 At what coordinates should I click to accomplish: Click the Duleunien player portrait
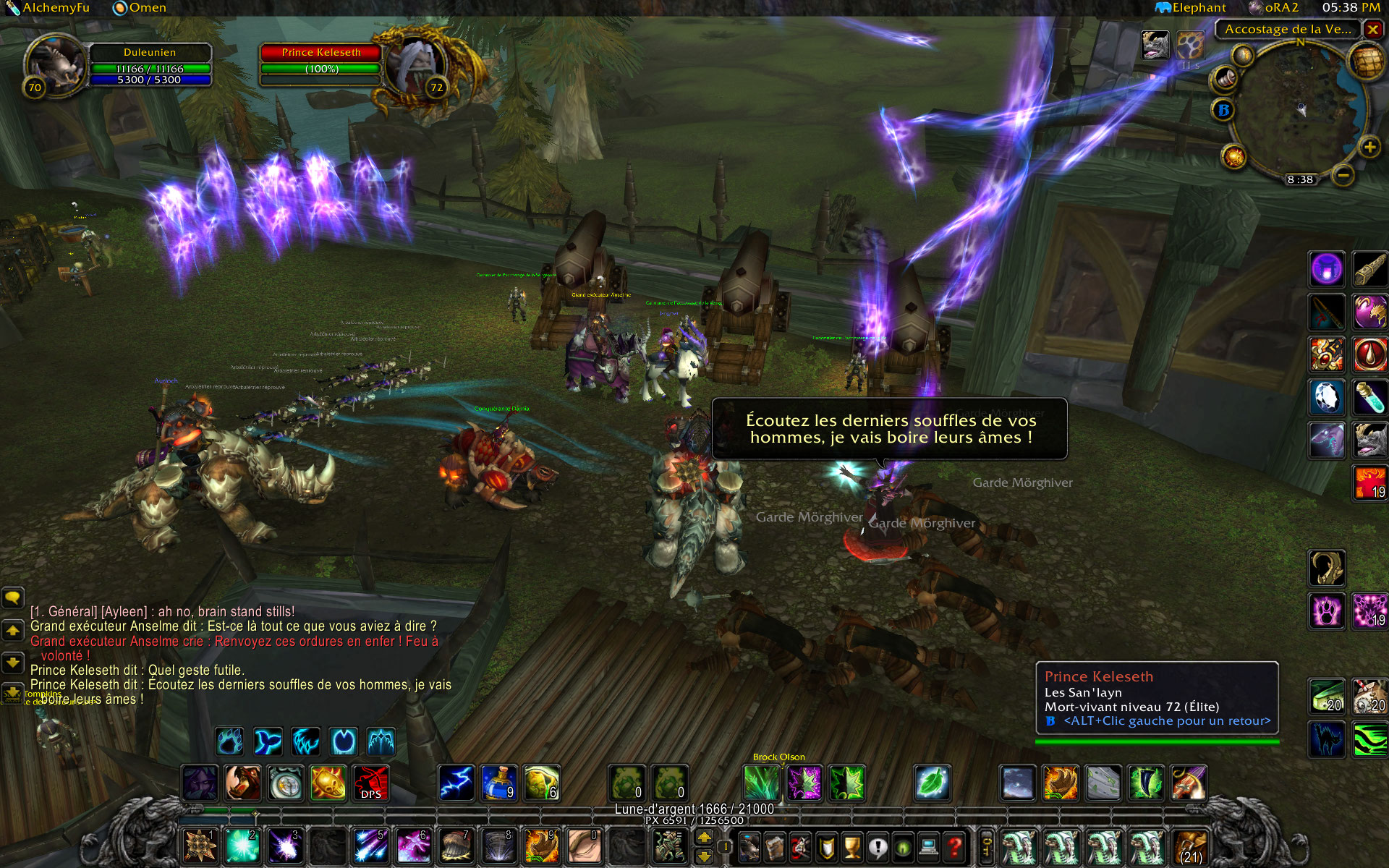[x=56, y=65]
